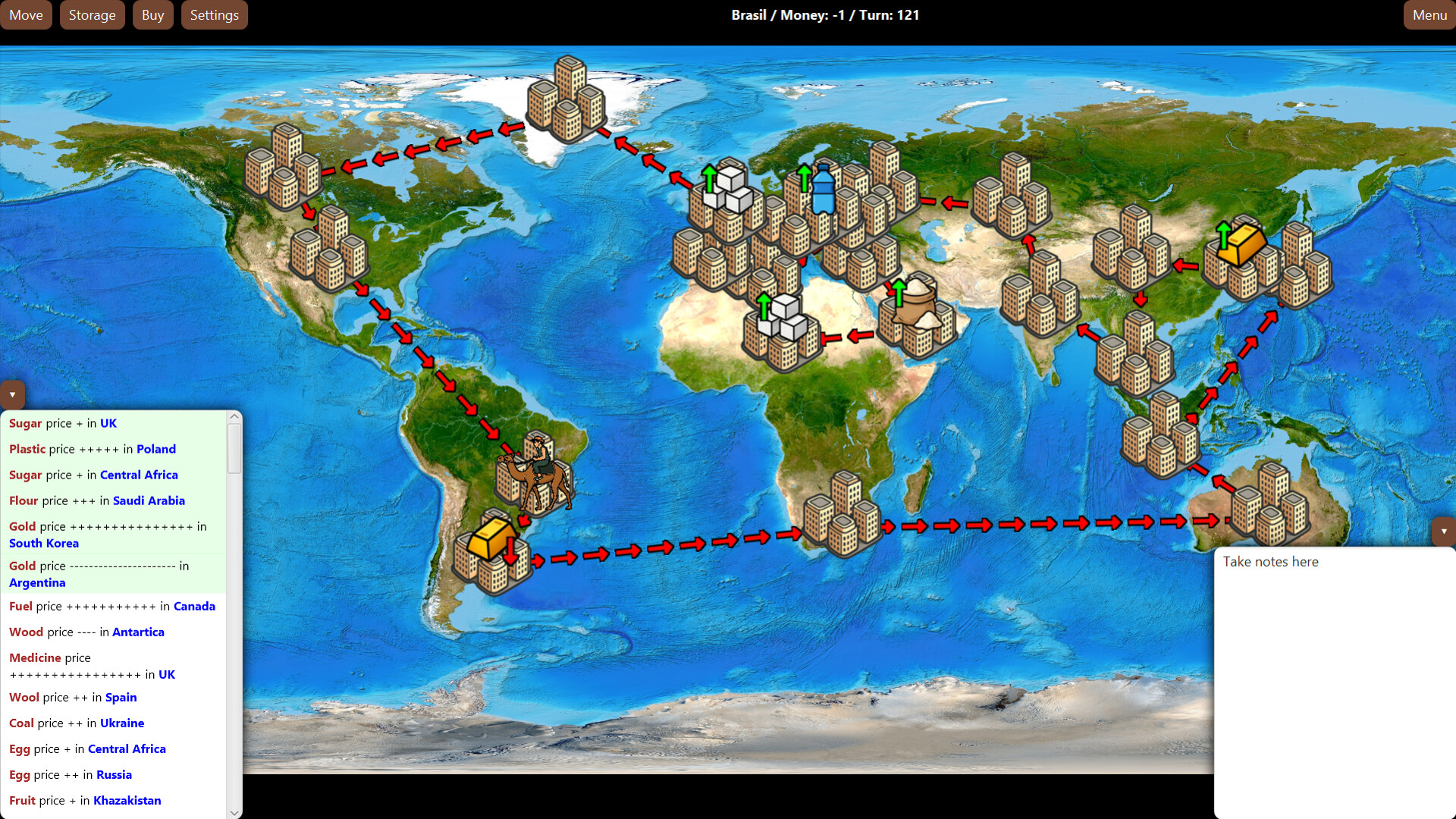This screenshot has height=819, width=1456.
Task: Open the Settings panel
Action: click(x=215, y=14)
